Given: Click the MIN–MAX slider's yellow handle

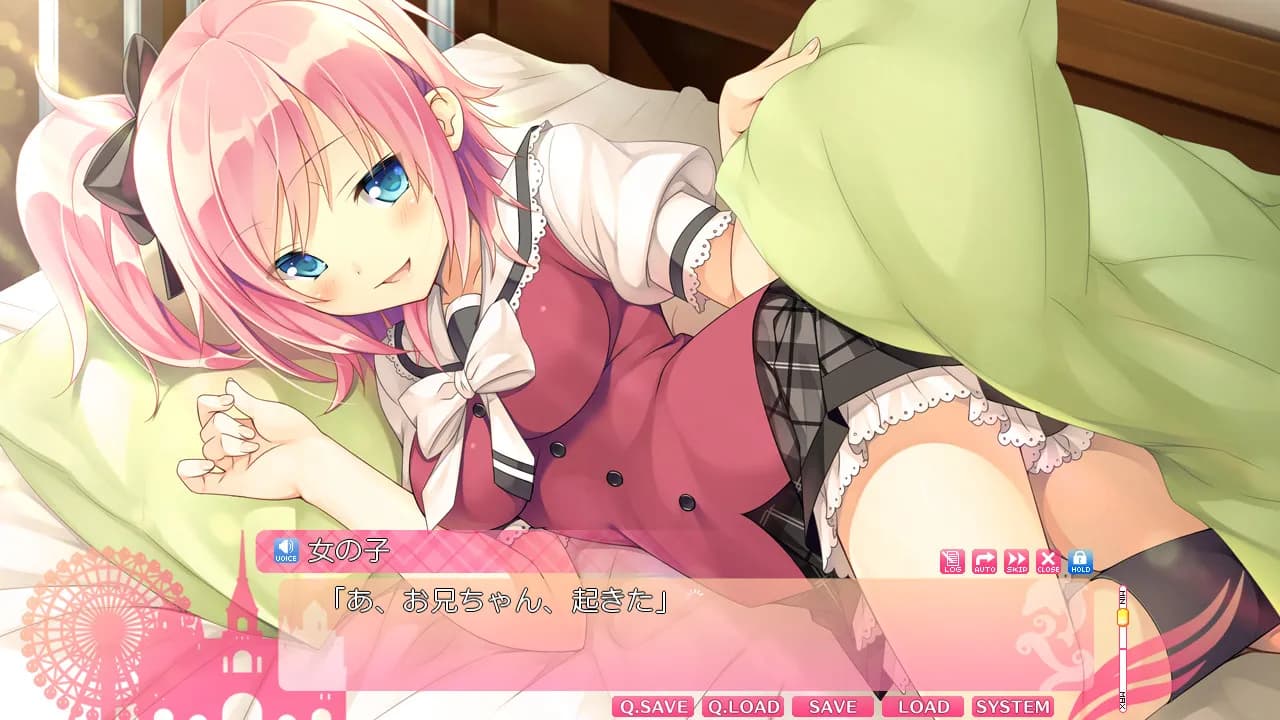Looking at the screenshot, I should (x=1123, y=618).
